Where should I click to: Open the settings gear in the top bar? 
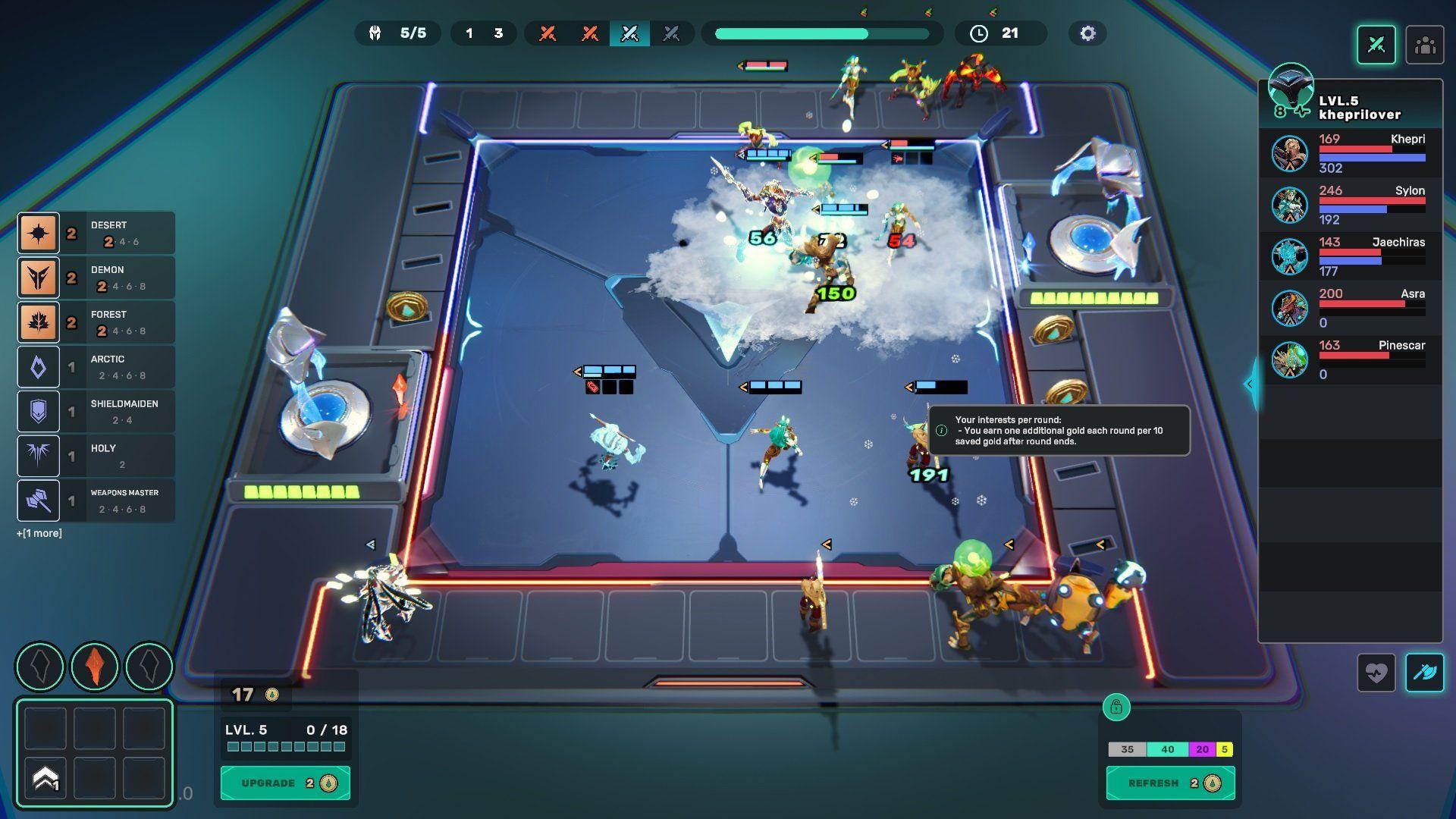(1087, 33)
